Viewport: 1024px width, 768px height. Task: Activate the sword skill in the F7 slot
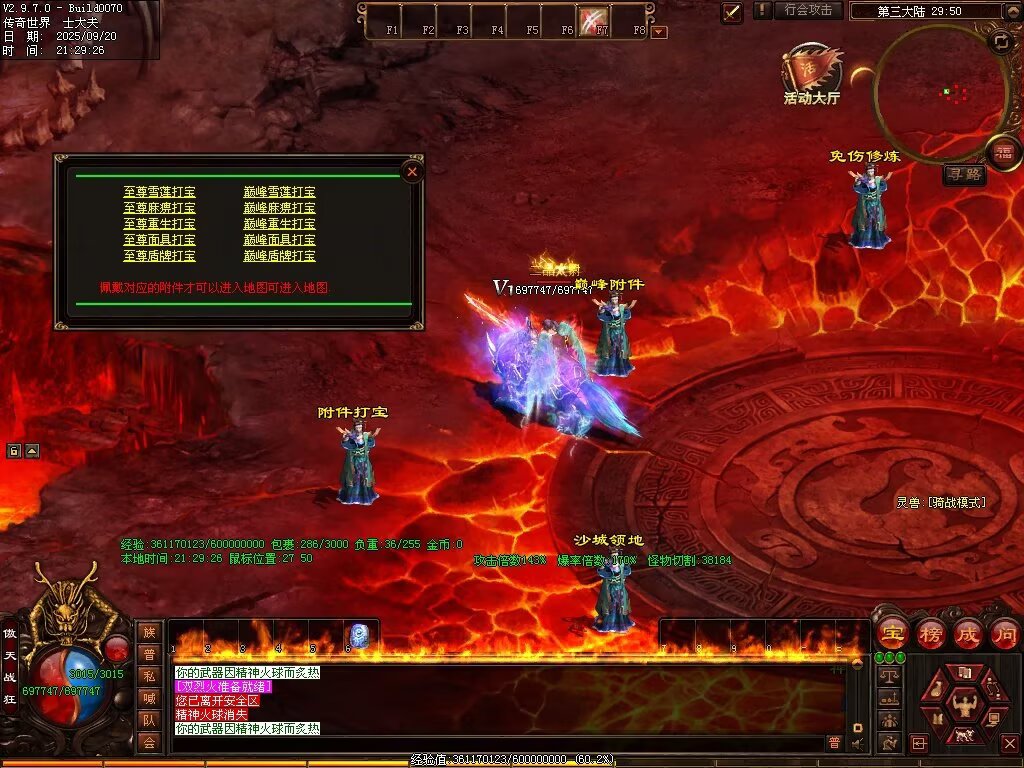[594, 19]
